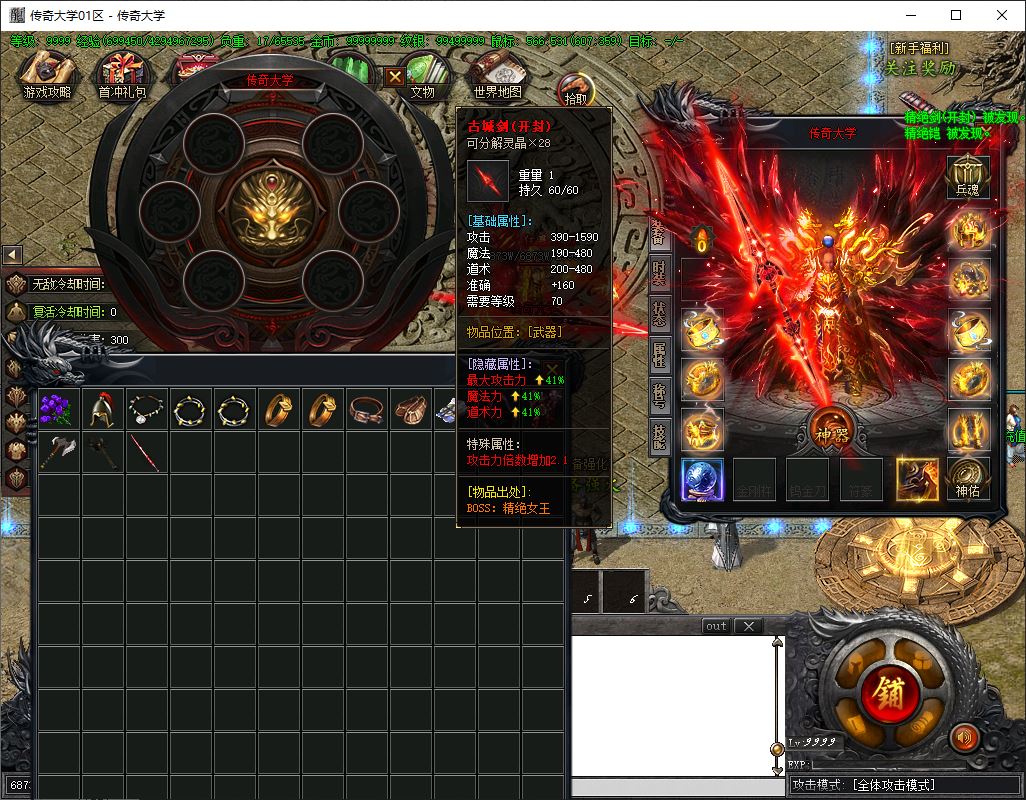
Task: Select the pendant necklace in the bag
Action: [146, 408]
